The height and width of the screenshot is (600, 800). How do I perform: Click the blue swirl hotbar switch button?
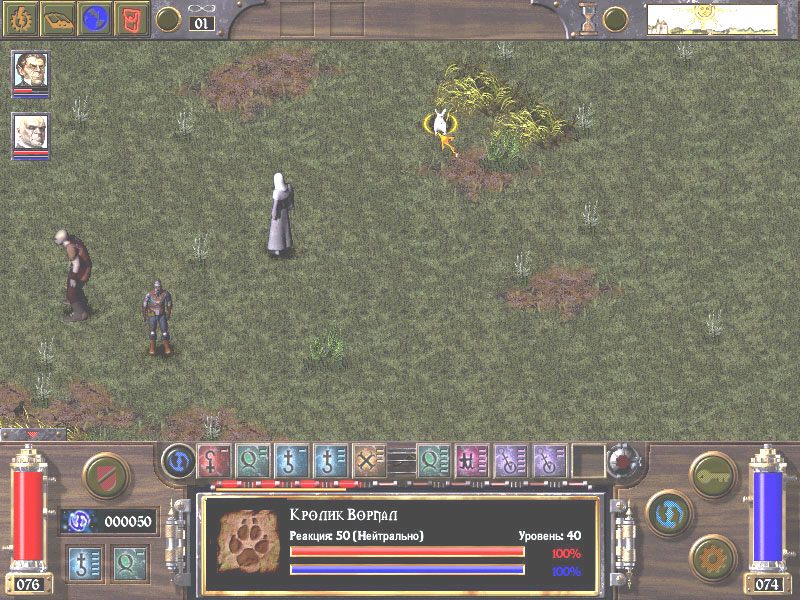pos(177,461)
